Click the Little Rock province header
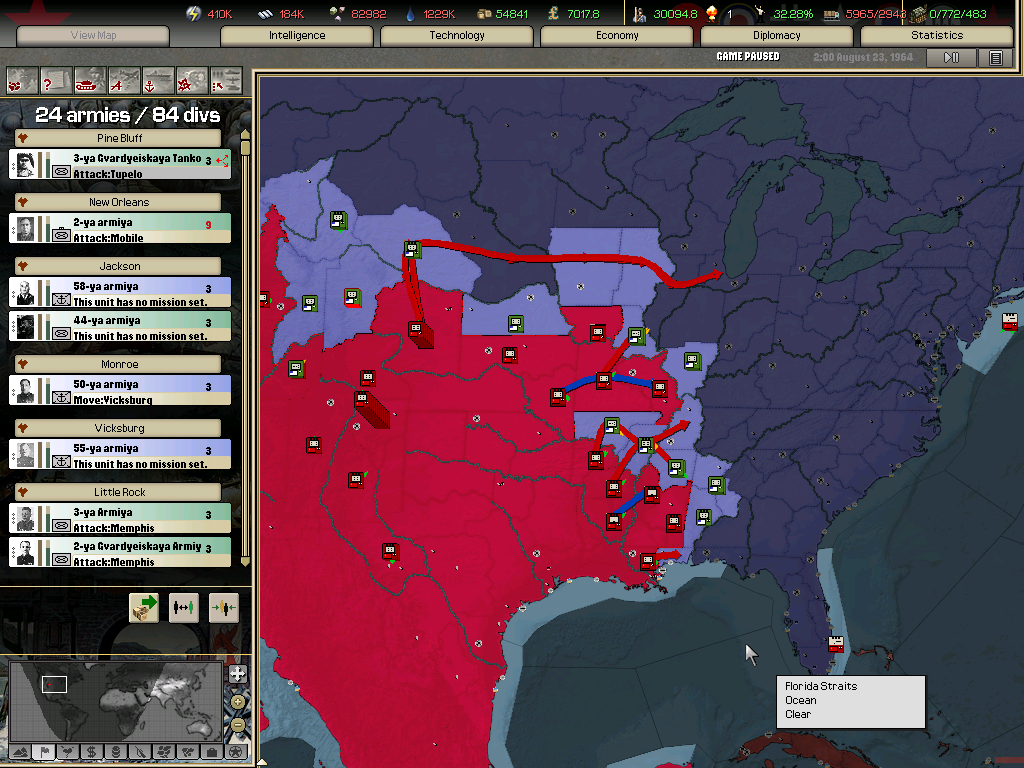 point(120,492)
